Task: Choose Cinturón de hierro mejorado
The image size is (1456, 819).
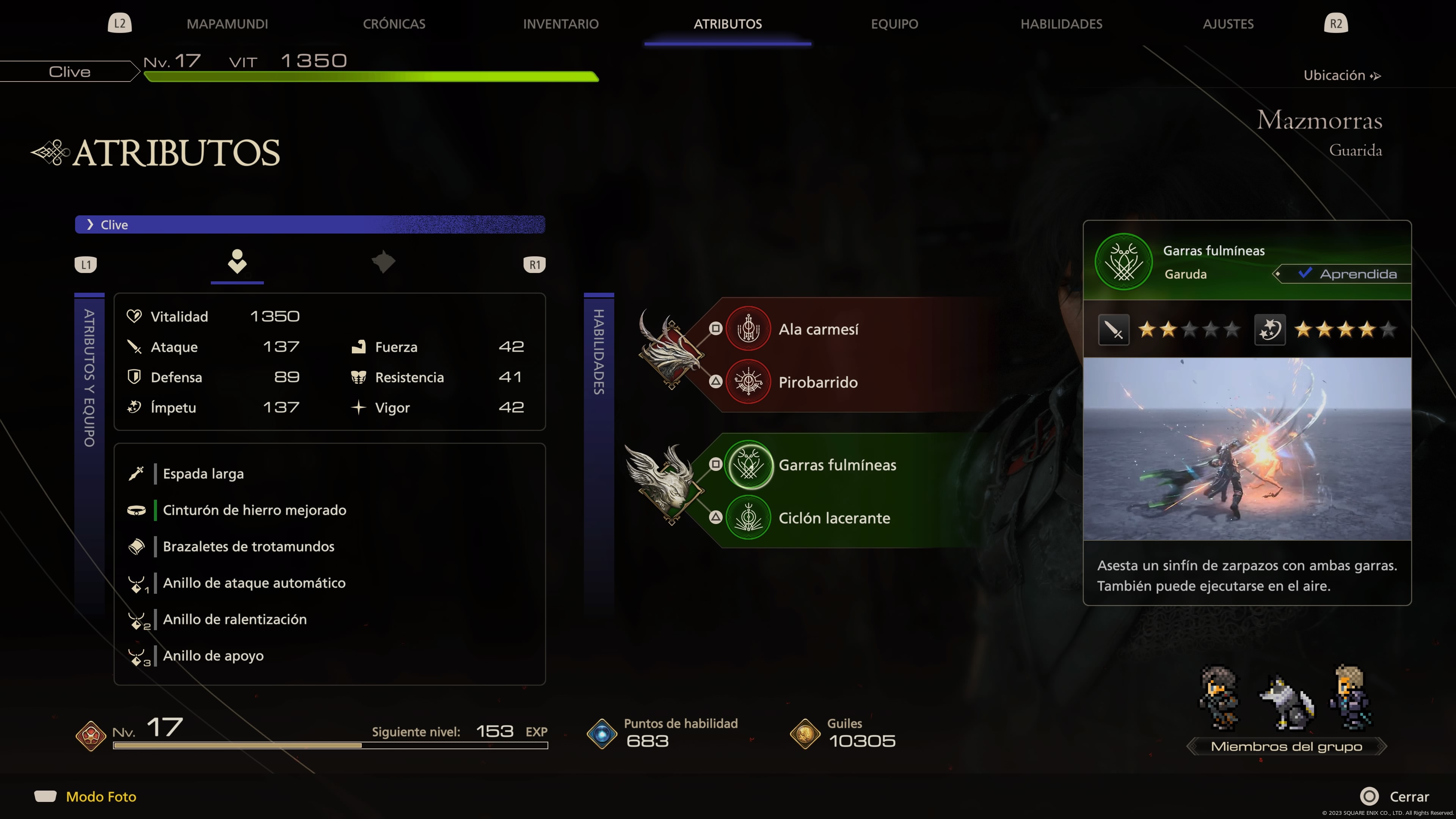Action: point(254,510)
